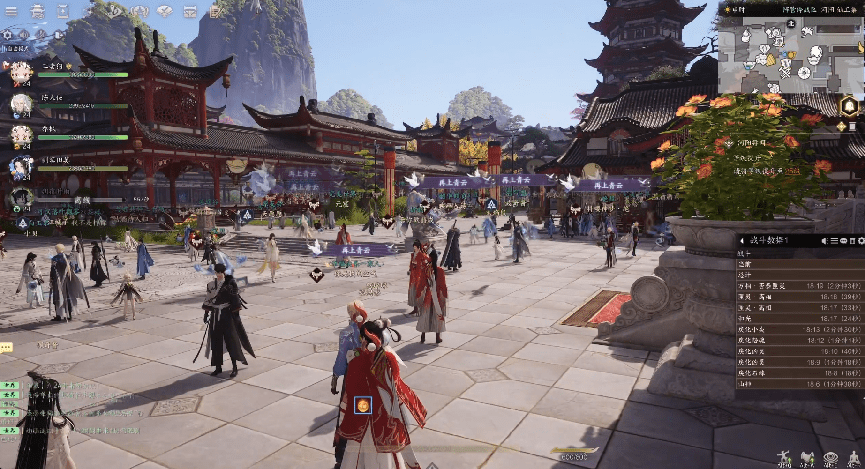Click the golden bell notification icon
Screen dimensions: 865x469
coord(850,106)
